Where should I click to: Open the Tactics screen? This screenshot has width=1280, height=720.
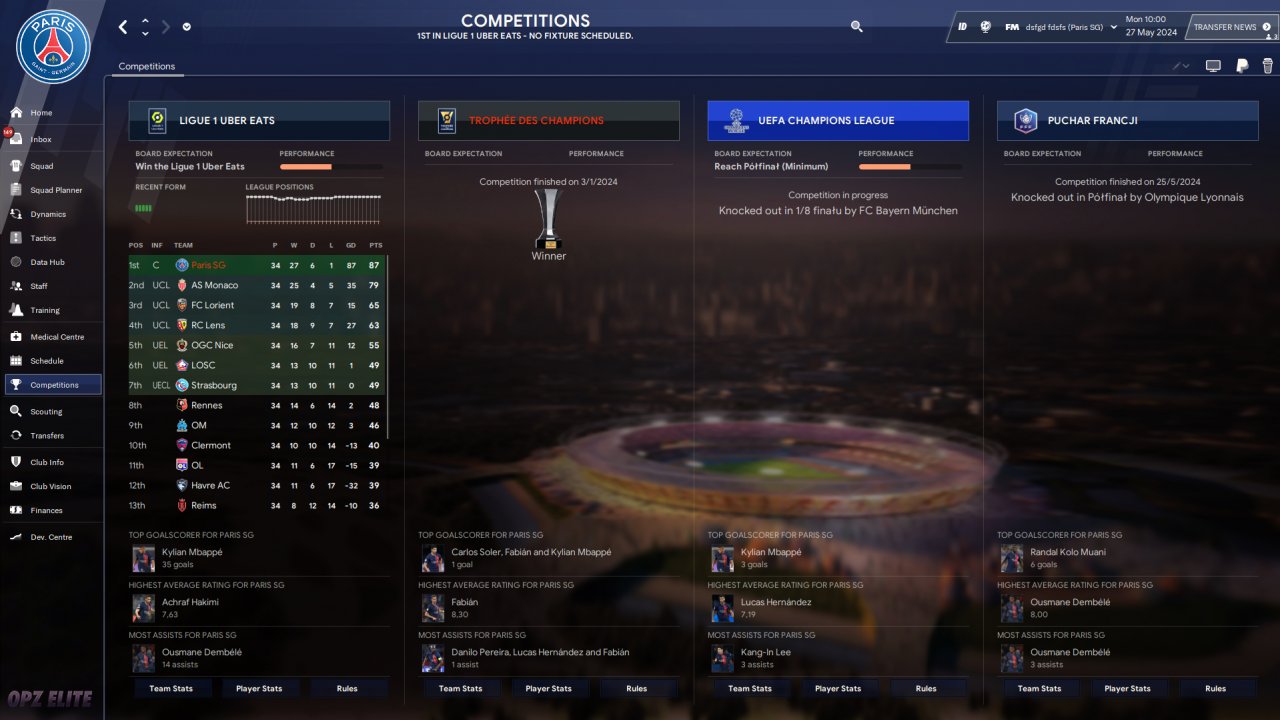pos(43,238)
